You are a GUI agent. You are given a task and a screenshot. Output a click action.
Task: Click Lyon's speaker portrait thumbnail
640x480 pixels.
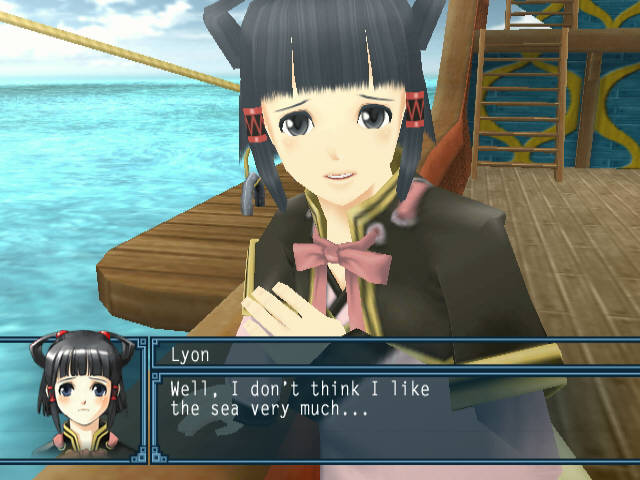pyautogui.click(x=73, y=400)
